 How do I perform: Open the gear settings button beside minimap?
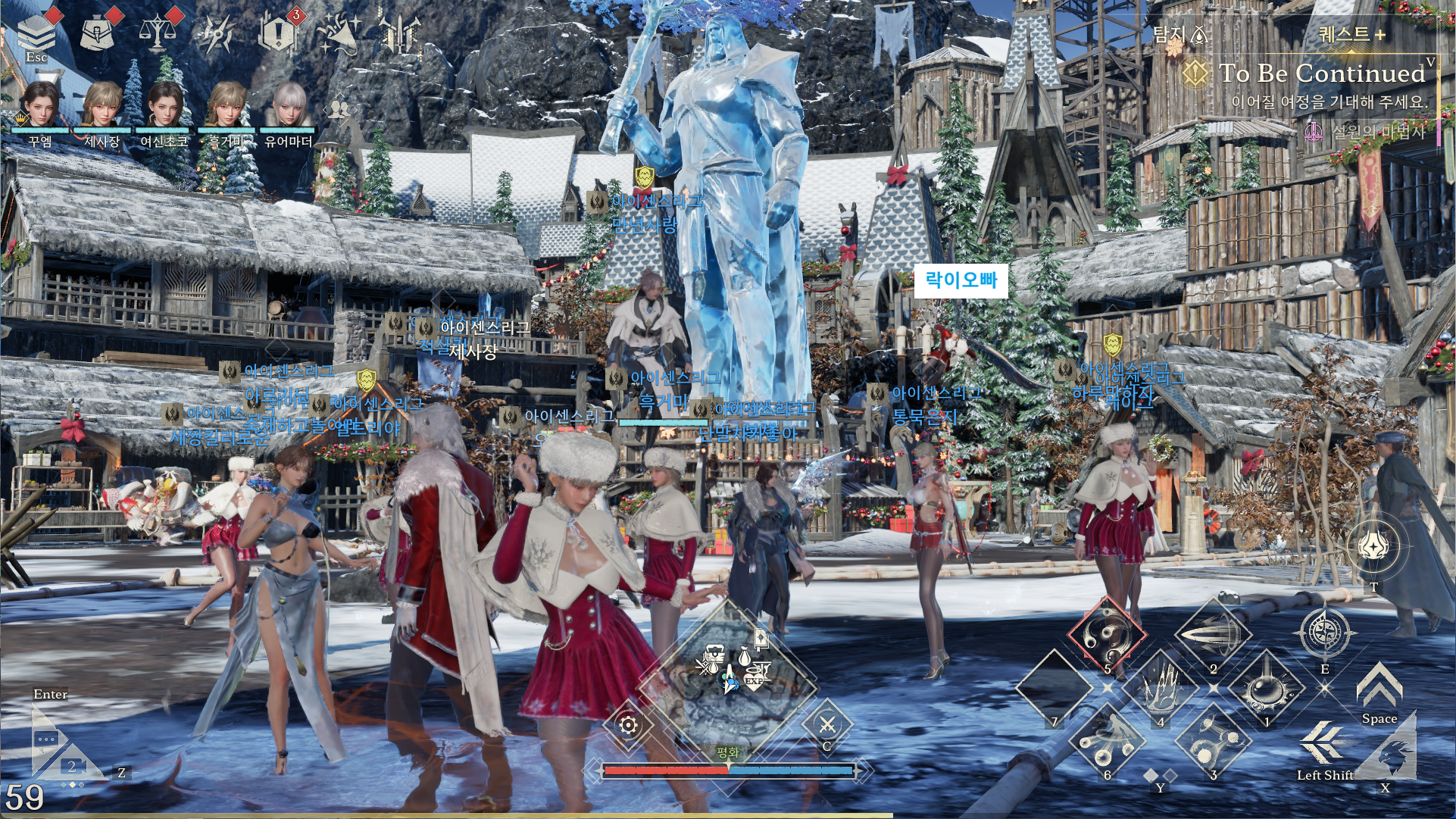[x=628, y=725]
